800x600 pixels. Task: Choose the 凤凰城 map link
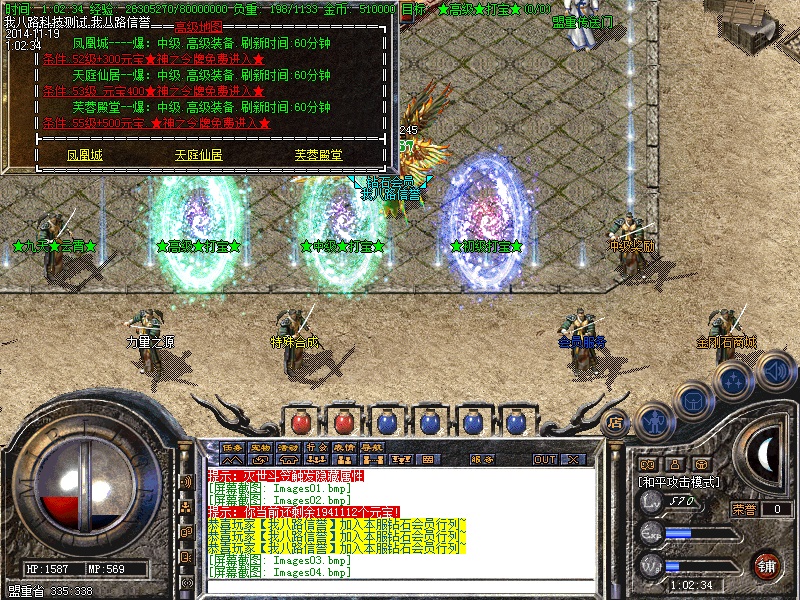(85, 156)
